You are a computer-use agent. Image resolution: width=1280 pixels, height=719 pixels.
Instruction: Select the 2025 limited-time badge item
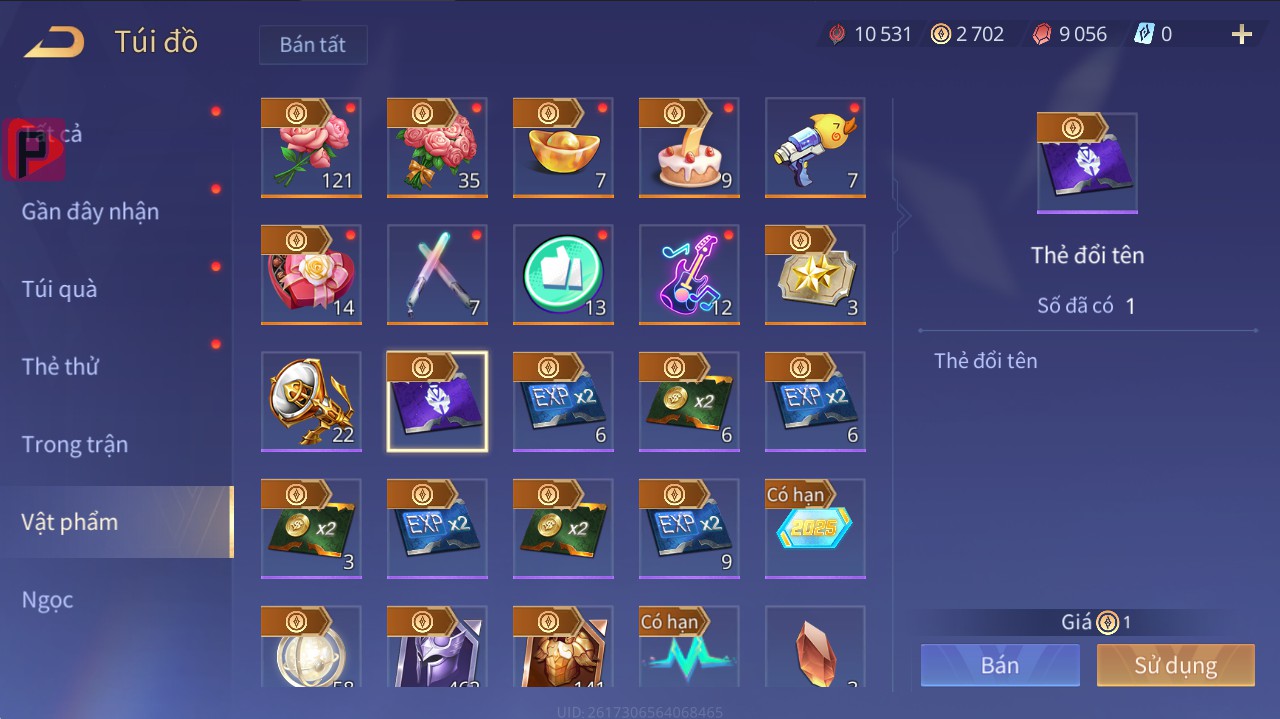coord(815,528)
